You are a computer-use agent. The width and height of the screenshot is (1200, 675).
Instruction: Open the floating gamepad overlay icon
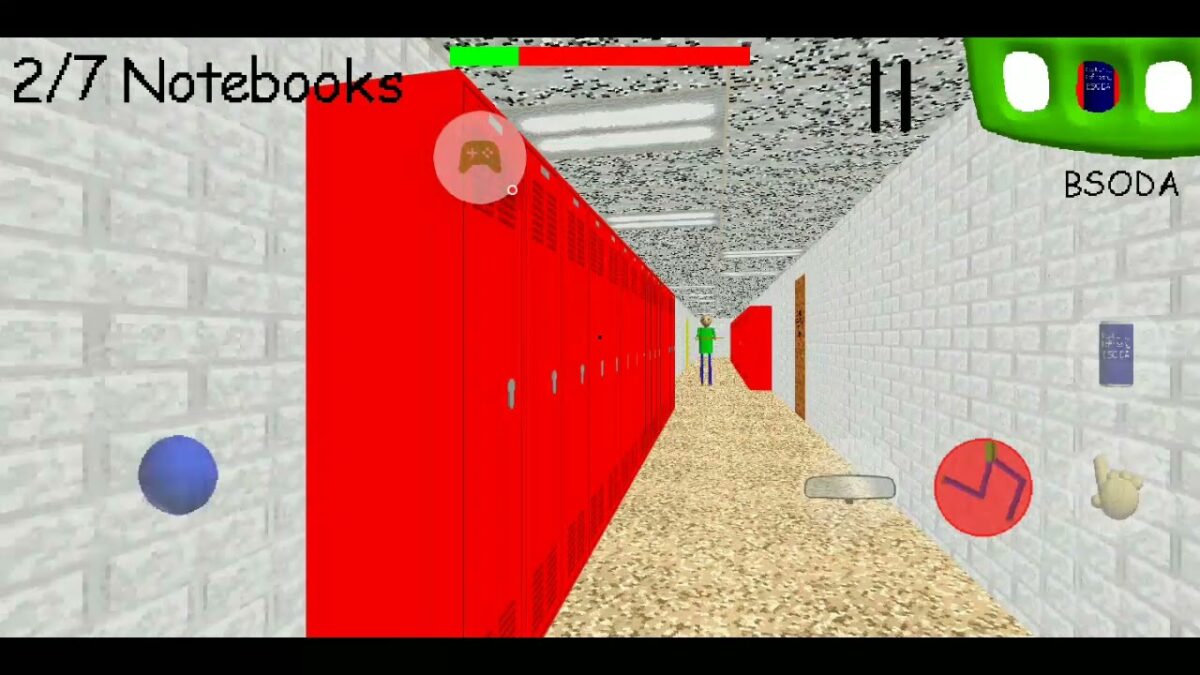click(x=480, y=158)
